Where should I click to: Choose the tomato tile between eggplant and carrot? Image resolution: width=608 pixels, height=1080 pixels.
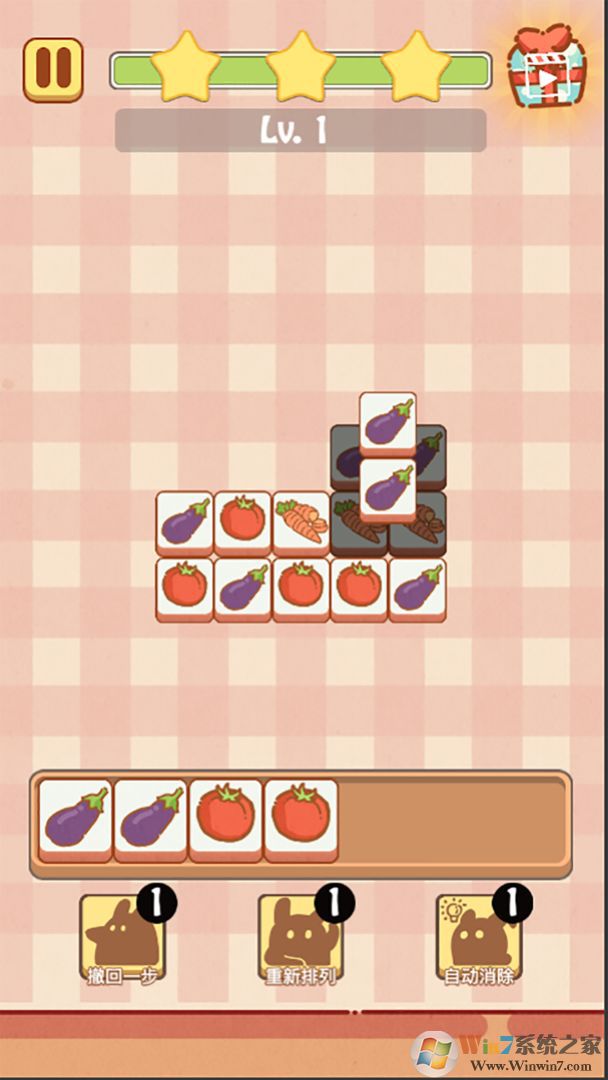coord(243,521)
